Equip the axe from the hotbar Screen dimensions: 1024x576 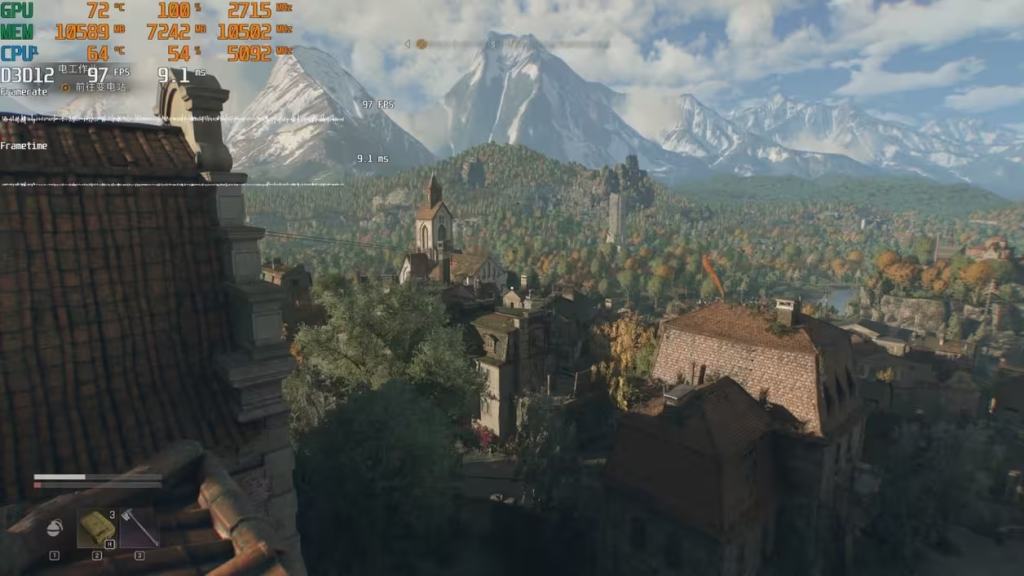[138, 527]
